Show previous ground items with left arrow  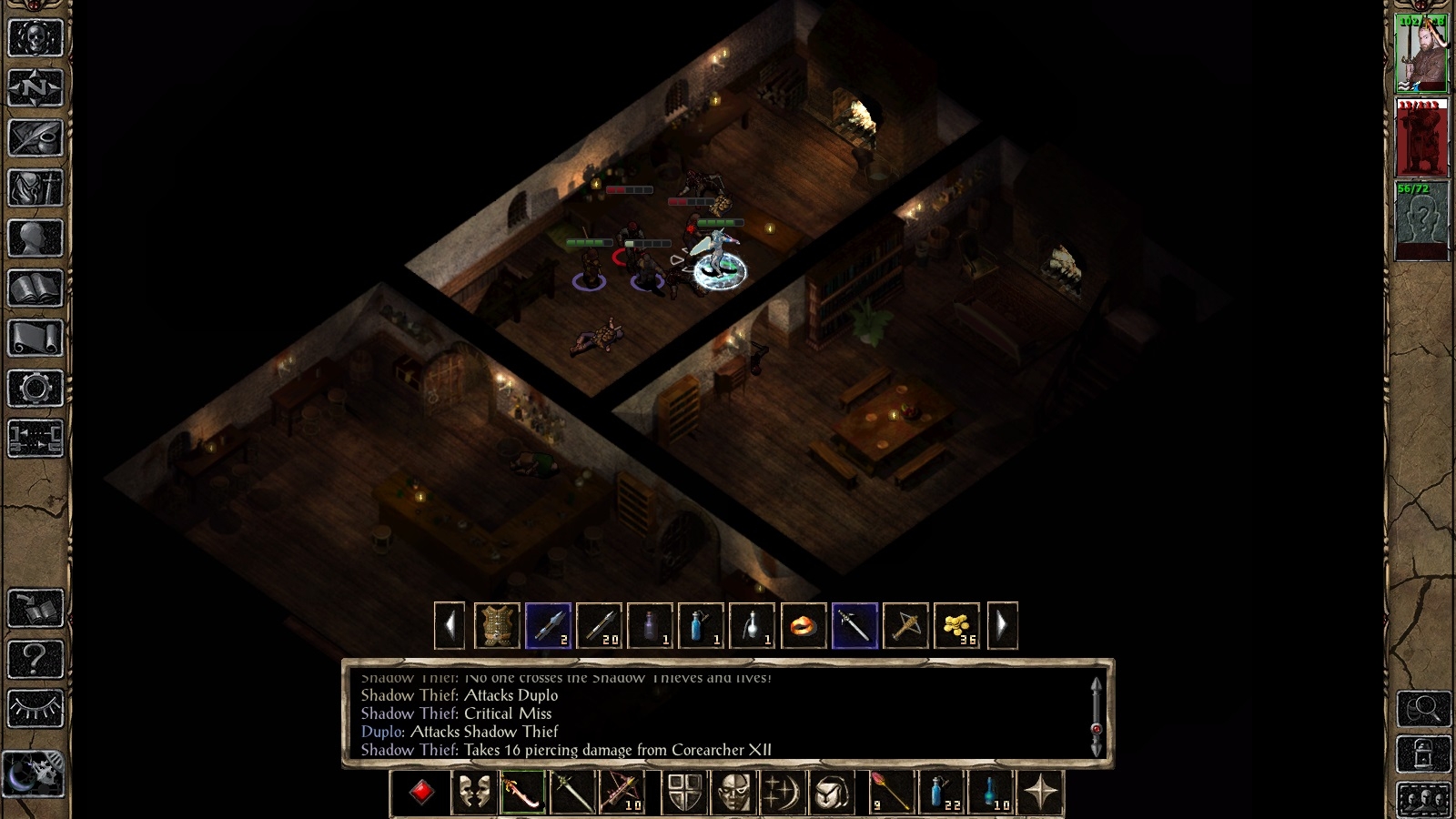[x=450, y=626]
